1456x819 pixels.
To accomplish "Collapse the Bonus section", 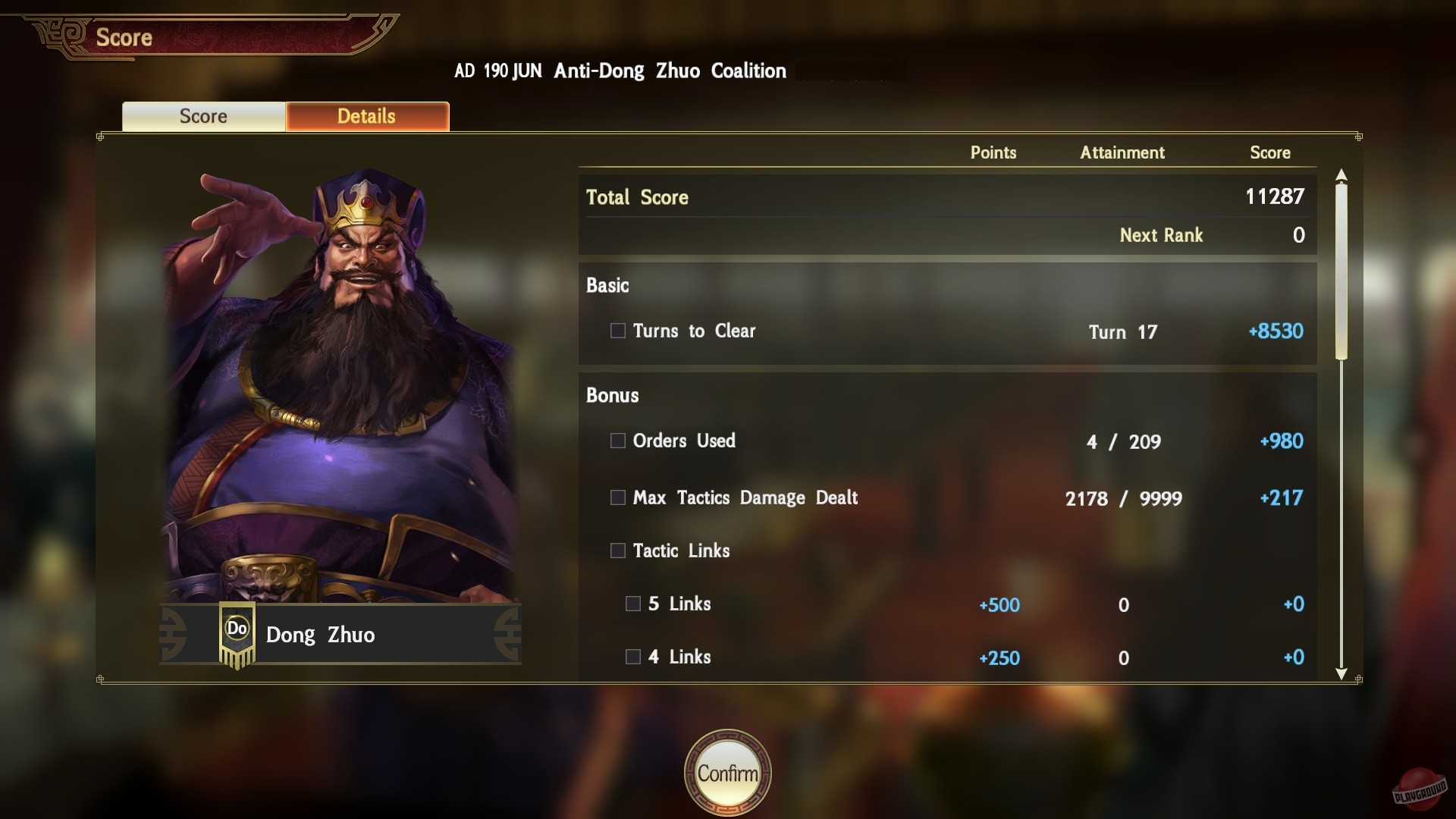I will click(612, 395).
